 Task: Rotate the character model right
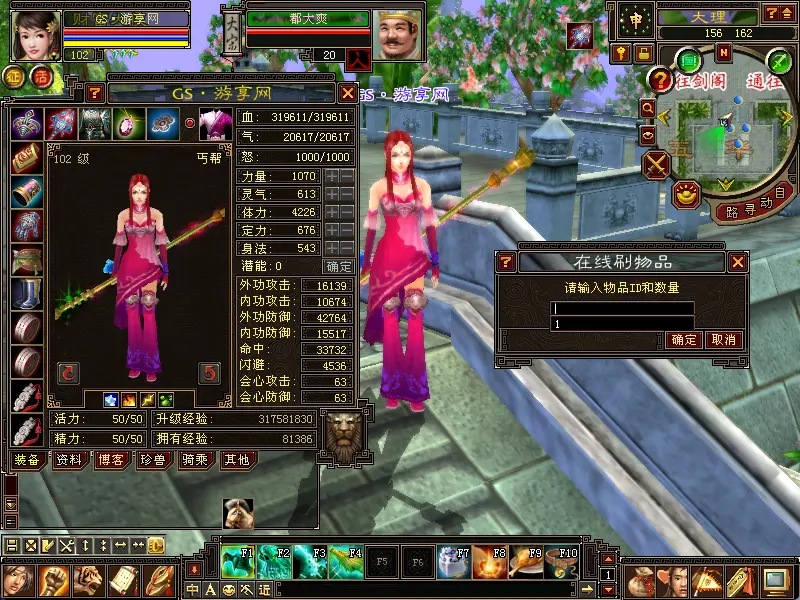[208, 373]
